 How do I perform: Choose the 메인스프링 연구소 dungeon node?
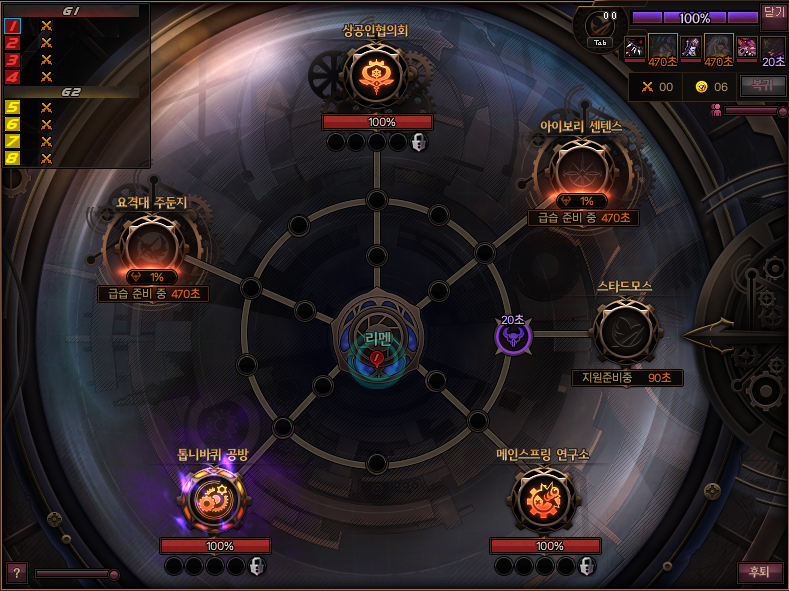pos(543,499)
